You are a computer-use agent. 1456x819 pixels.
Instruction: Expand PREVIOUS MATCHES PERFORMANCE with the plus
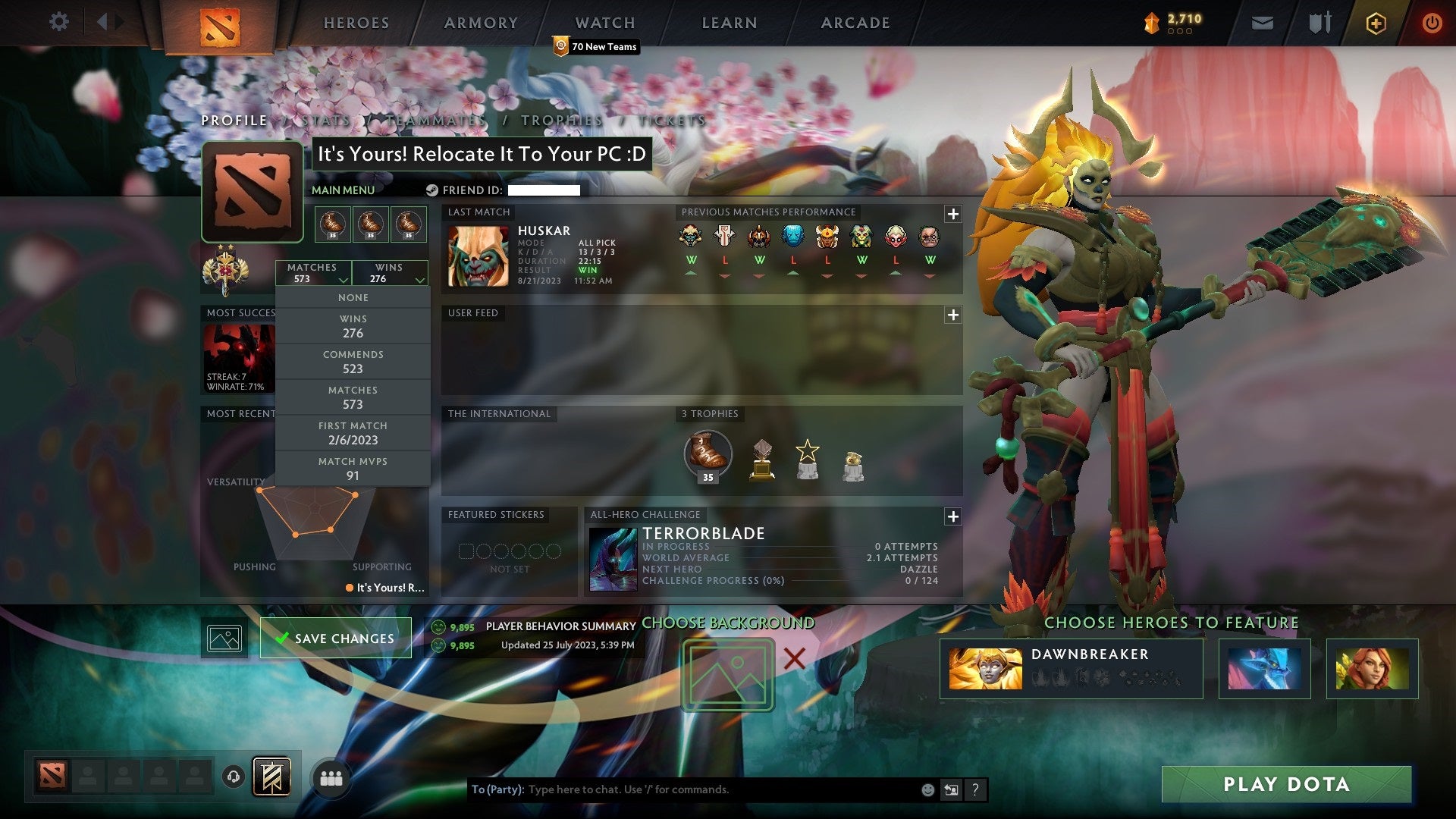coord(952,213)
